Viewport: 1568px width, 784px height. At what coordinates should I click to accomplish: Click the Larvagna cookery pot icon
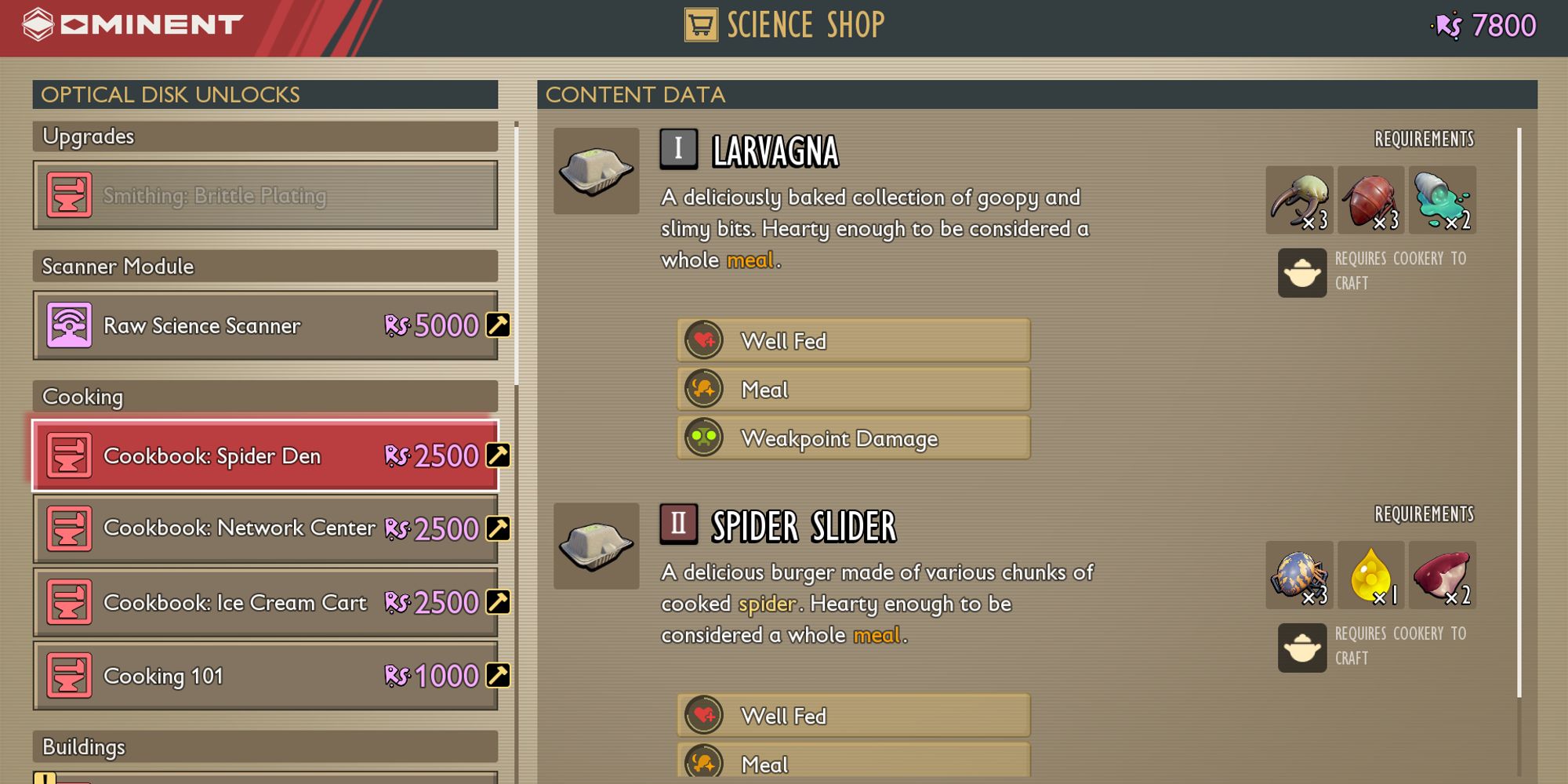point(1301,273)
